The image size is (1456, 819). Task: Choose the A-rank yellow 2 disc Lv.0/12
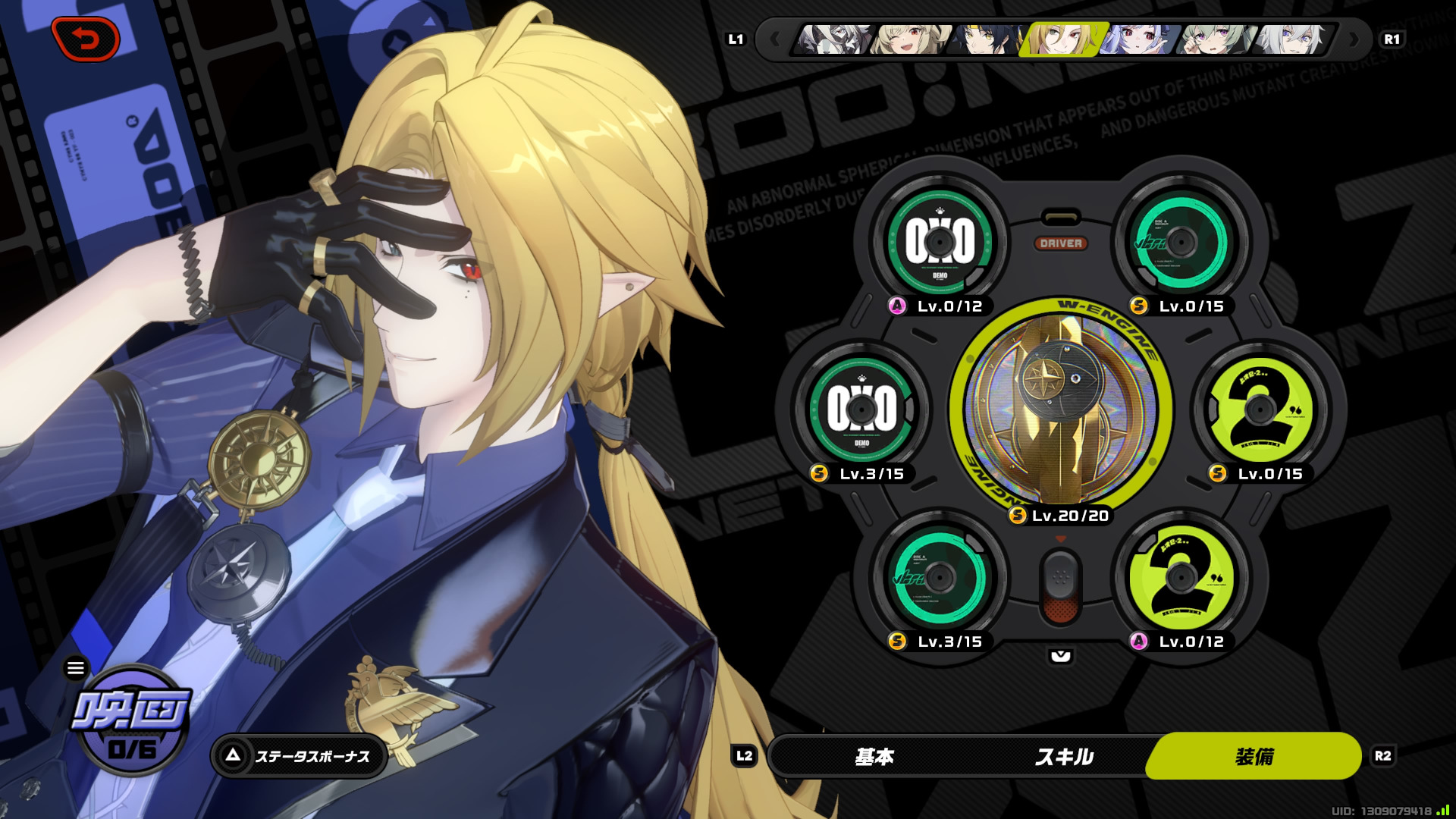[1181, 578]
